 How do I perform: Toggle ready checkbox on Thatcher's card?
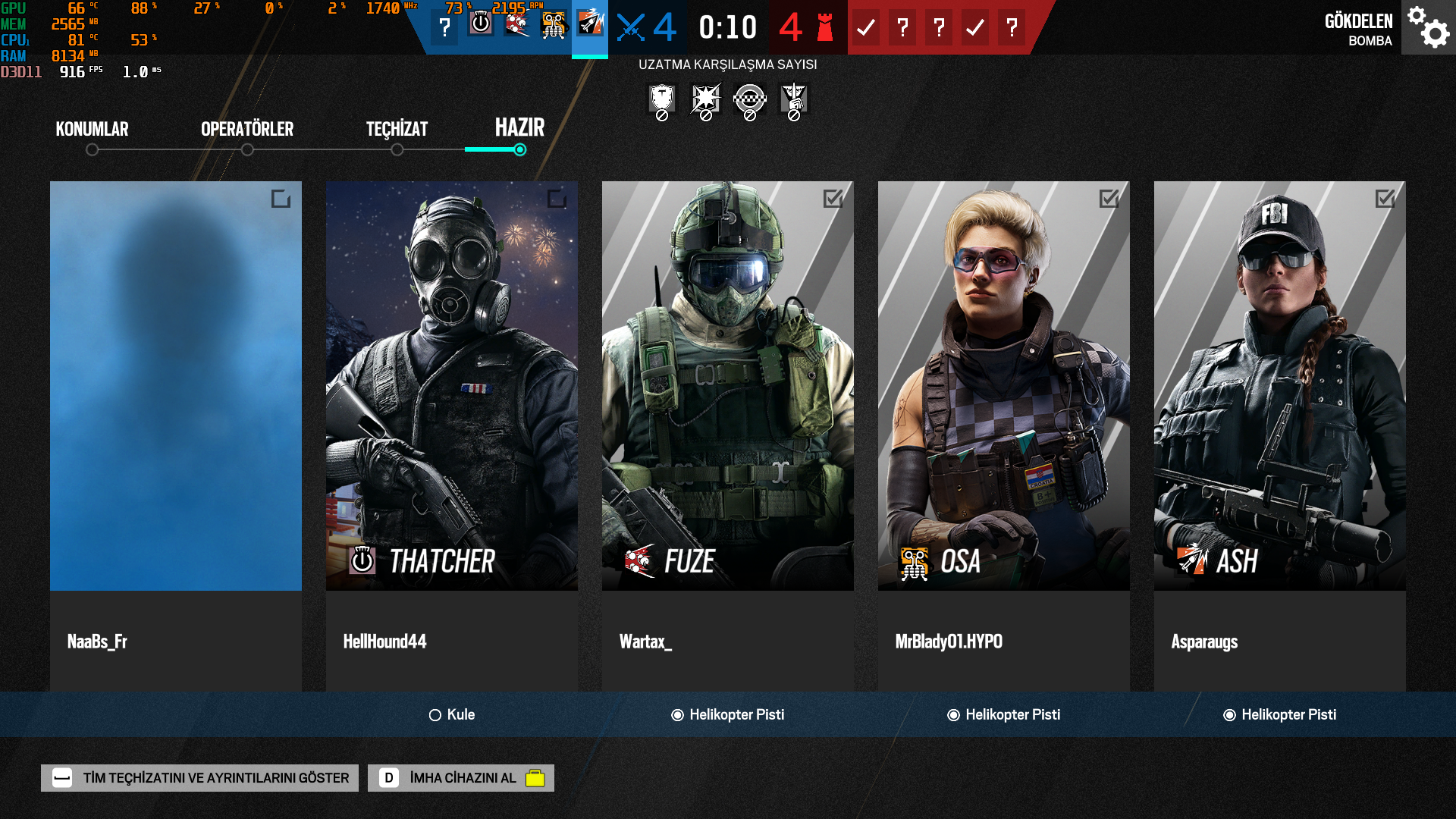[x=557, y=199]
